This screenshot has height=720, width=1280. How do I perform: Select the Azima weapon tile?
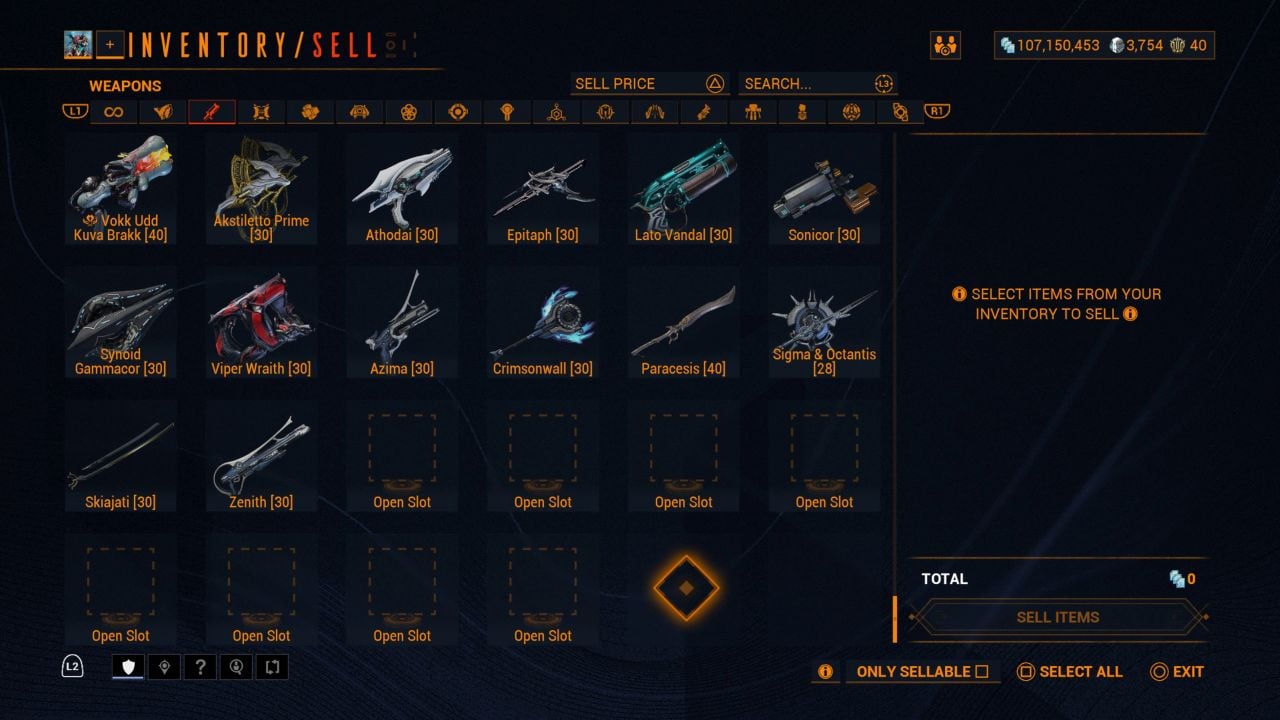(402, 323)
